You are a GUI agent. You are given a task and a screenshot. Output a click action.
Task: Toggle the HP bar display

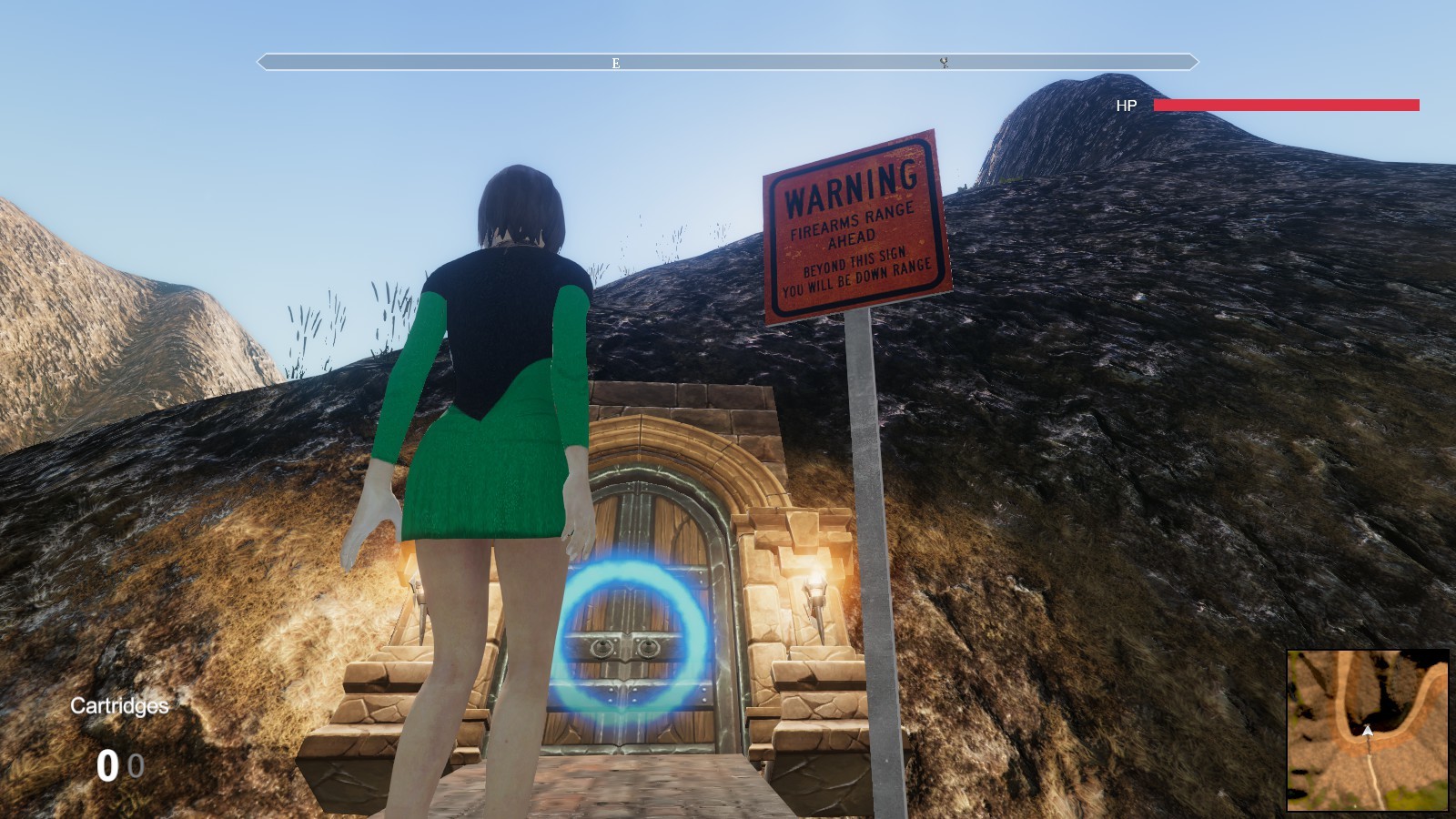[x=1286, y=105]
